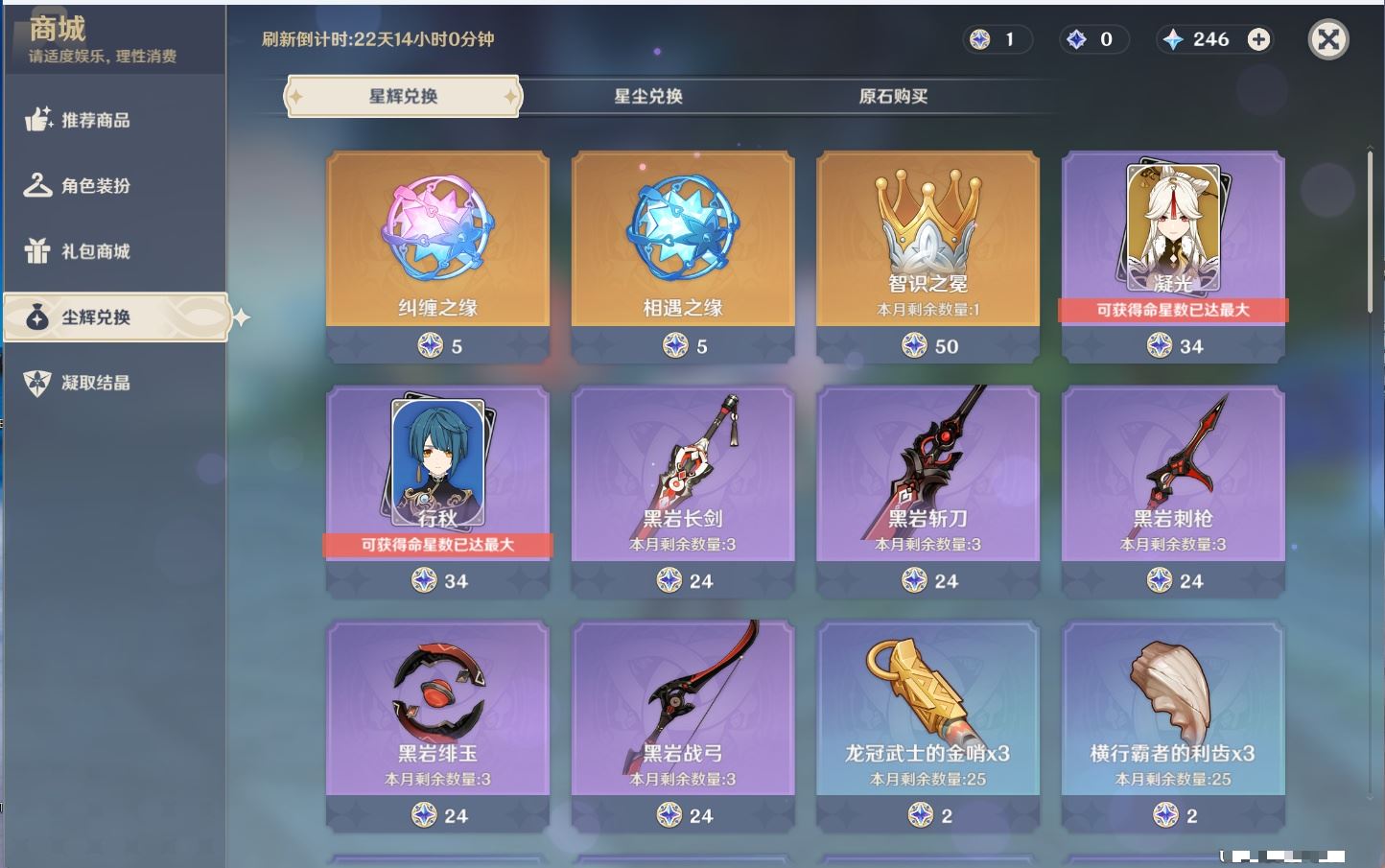The image size is (1385, 868).
Task: Switch to the 星尘兑换 tab
Action: point(648,96)
